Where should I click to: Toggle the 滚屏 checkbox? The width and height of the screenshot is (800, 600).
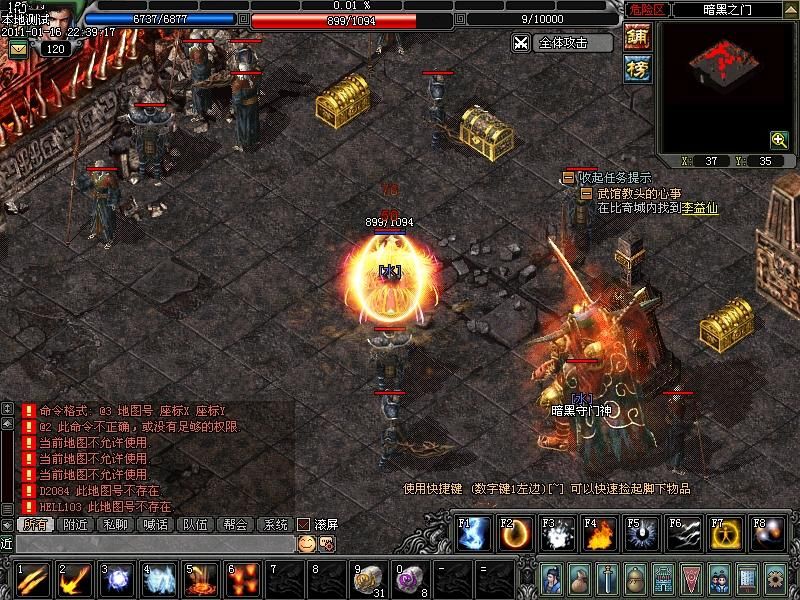(x=304, y=524)
